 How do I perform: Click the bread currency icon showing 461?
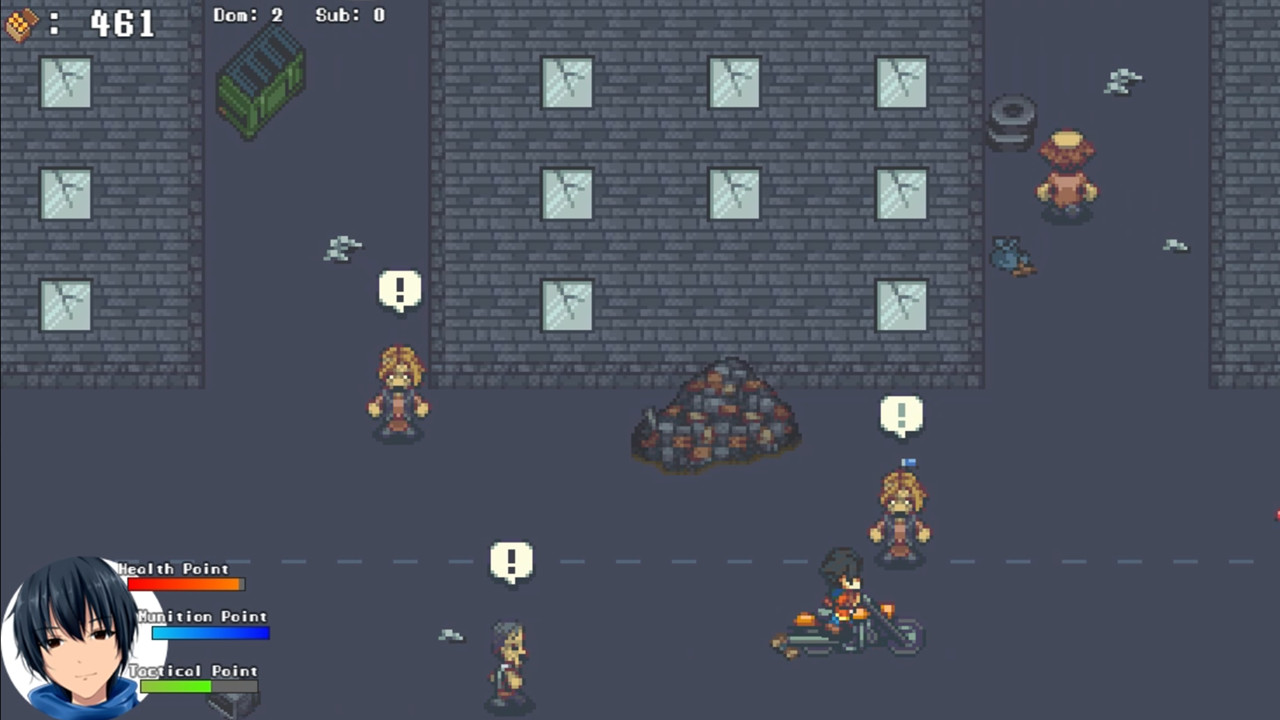click(22, 22)
